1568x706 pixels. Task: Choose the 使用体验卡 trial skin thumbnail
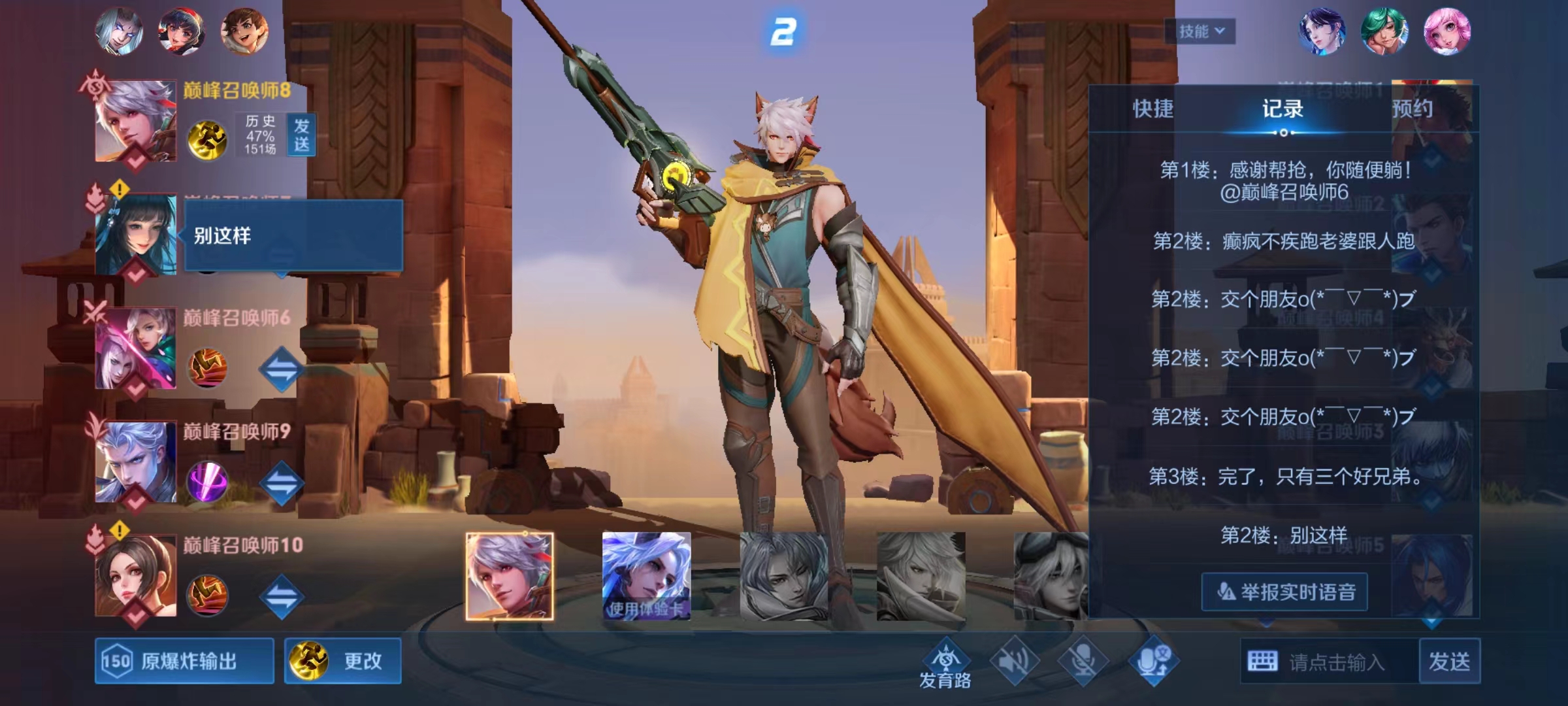point(646,576)
